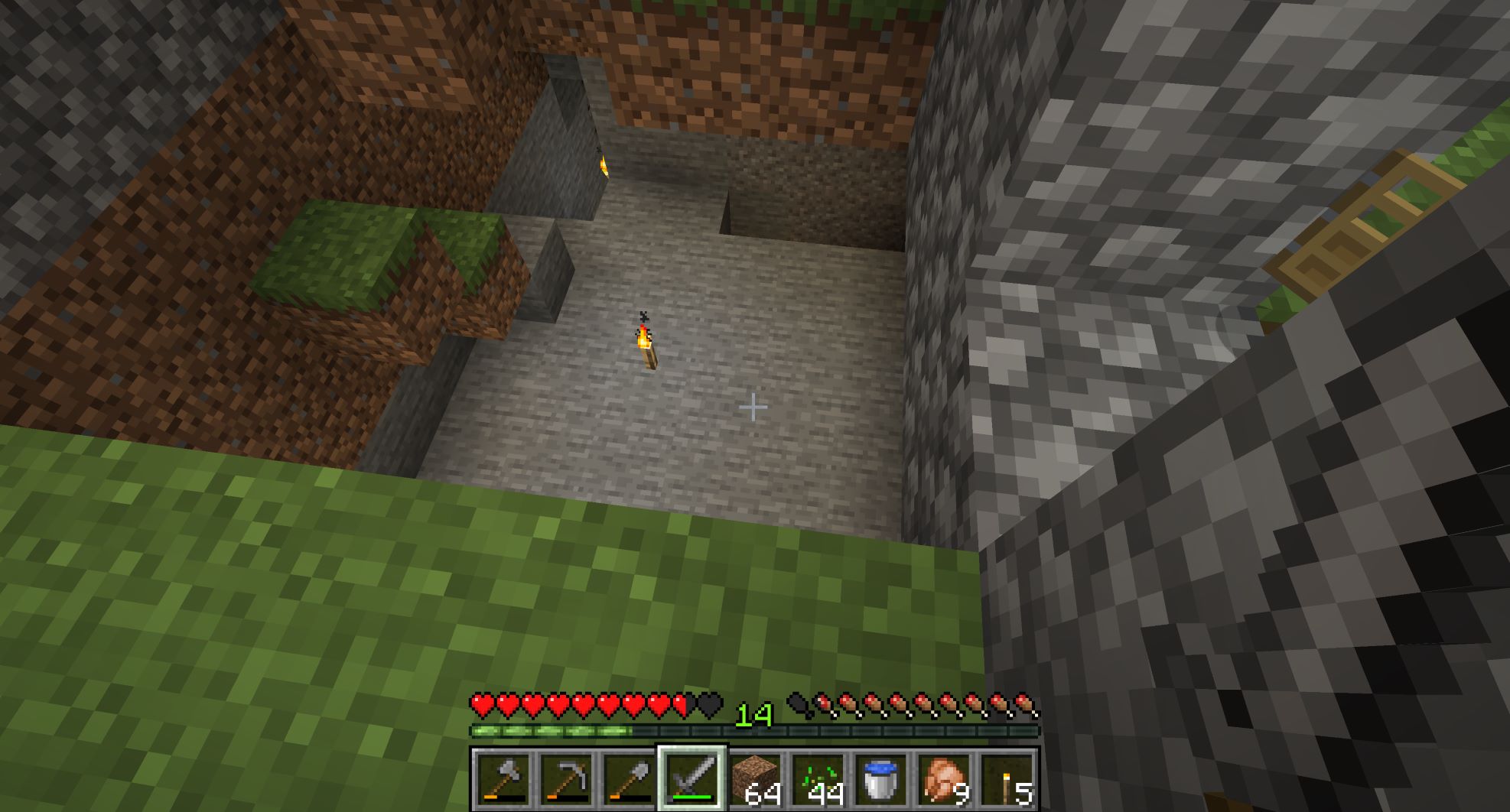
Task: Switch to the torch hotbar slot
Action: tap(1006, 779)
